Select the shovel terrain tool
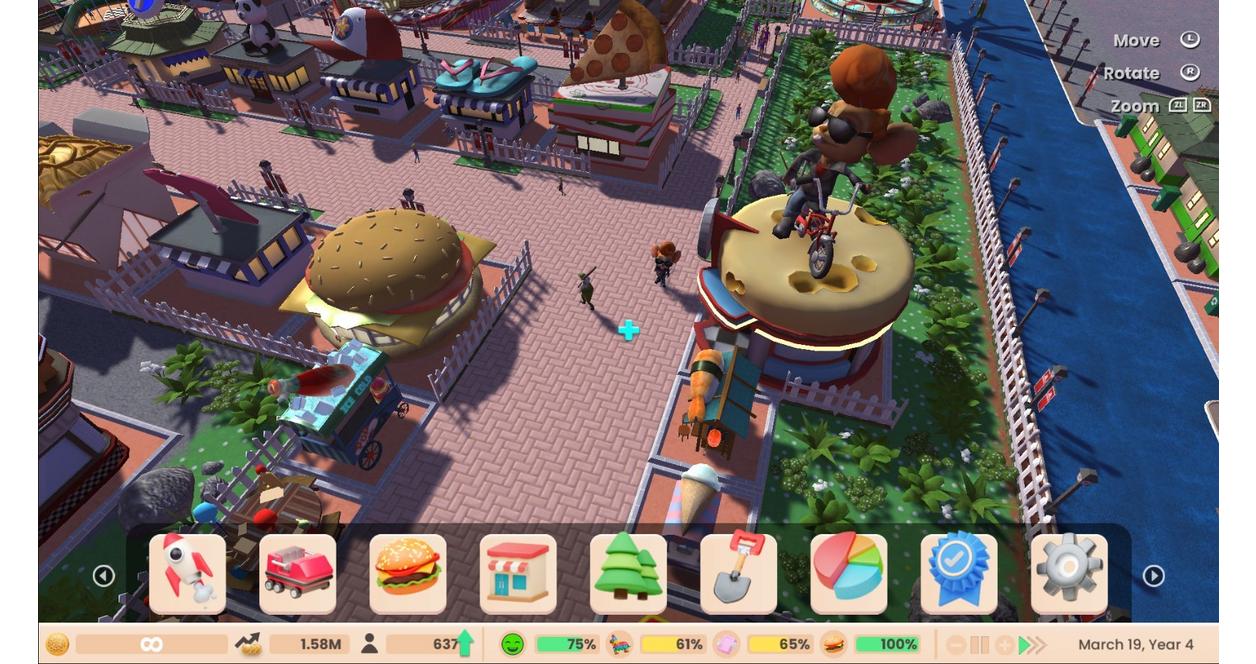 739,574
